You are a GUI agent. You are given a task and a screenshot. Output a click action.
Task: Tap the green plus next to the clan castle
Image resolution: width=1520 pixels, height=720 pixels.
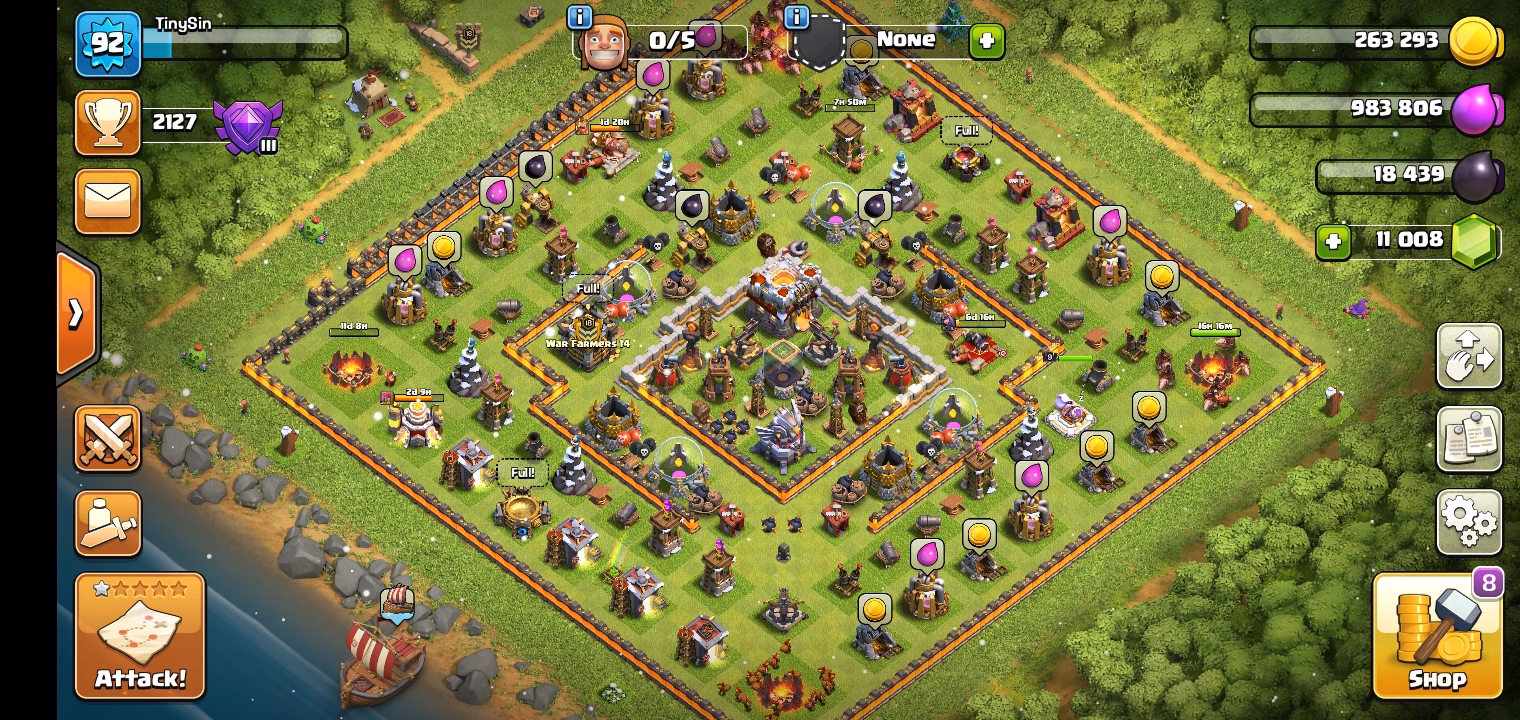click(987, 41)
